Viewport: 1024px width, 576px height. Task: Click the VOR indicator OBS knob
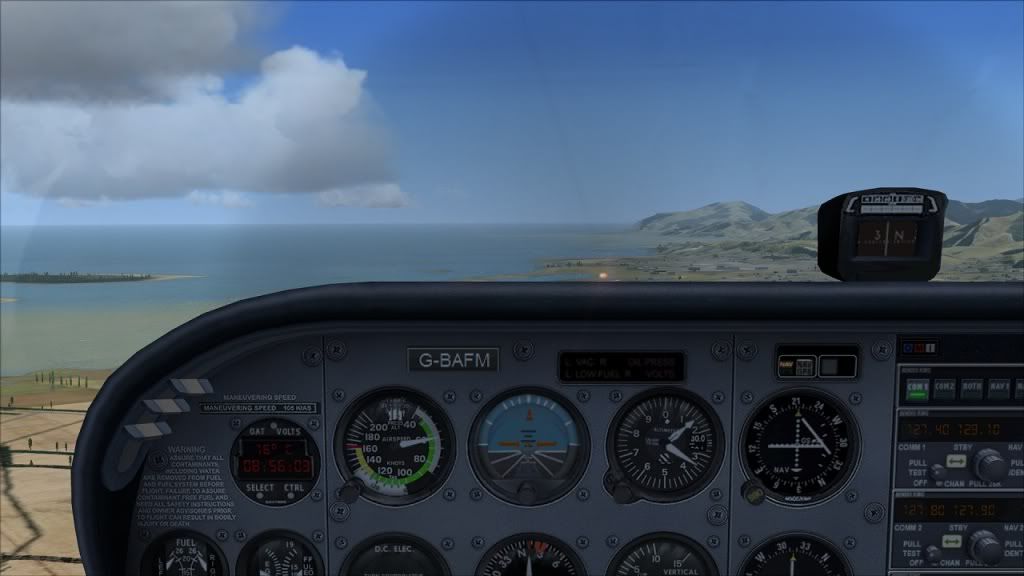(754, 493)
